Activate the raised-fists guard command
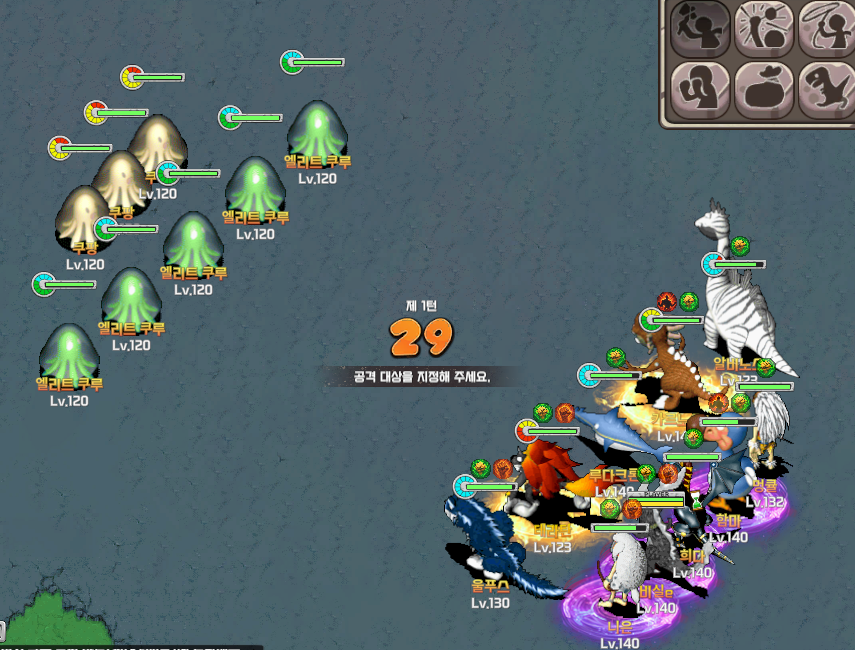Viewport: 855px width, 650px height. point(699,88)
